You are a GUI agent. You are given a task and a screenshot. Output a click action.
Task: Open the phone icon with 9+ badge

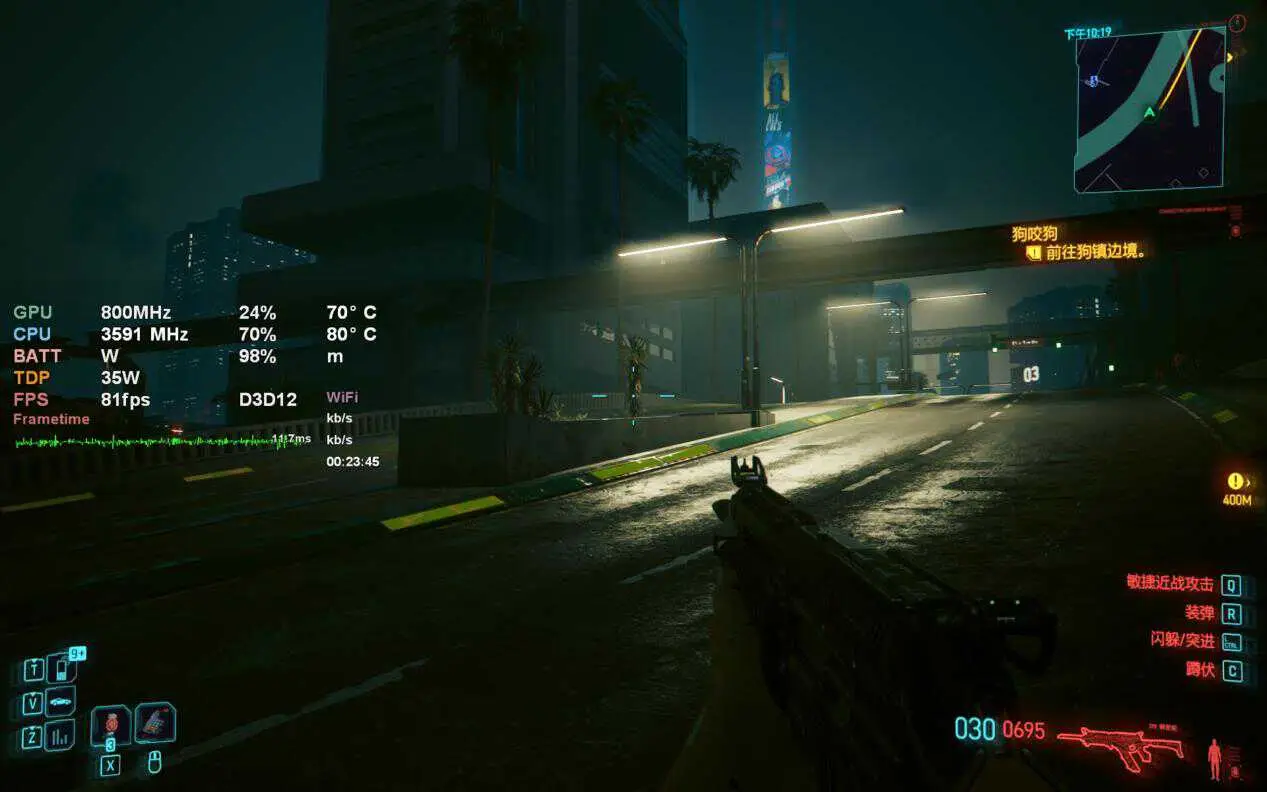click(x=62, y=667)
